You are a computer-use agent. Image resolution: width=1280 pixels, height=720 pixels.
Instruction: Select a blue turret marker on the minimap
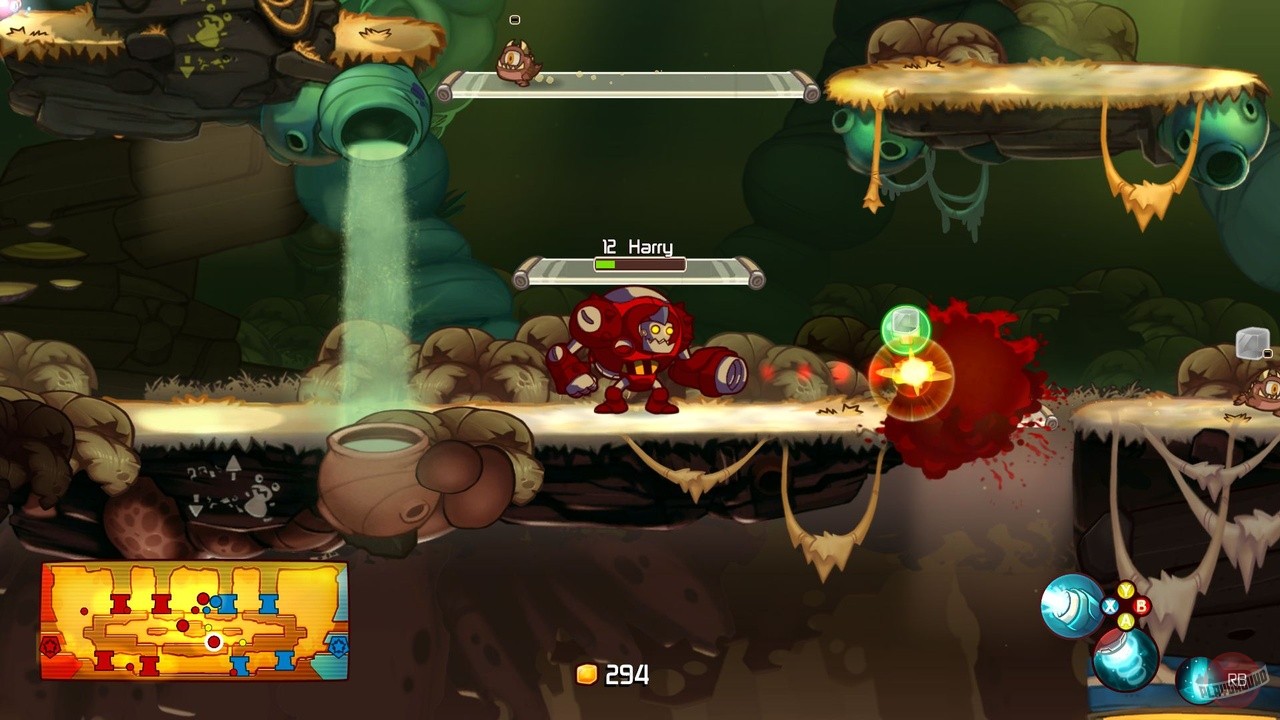pos(228,603)
